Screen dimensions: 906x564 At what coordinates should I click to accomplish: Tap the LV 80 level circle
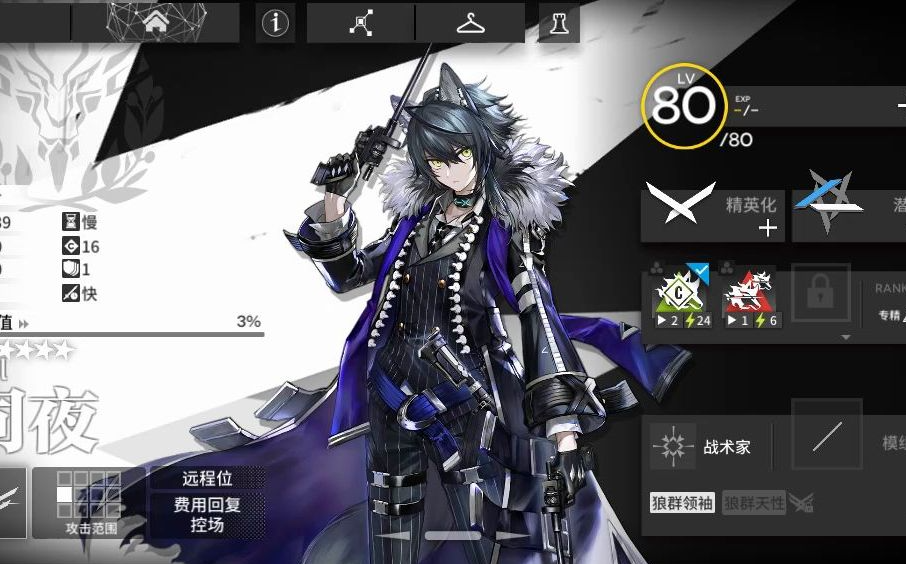pos(684,105)
